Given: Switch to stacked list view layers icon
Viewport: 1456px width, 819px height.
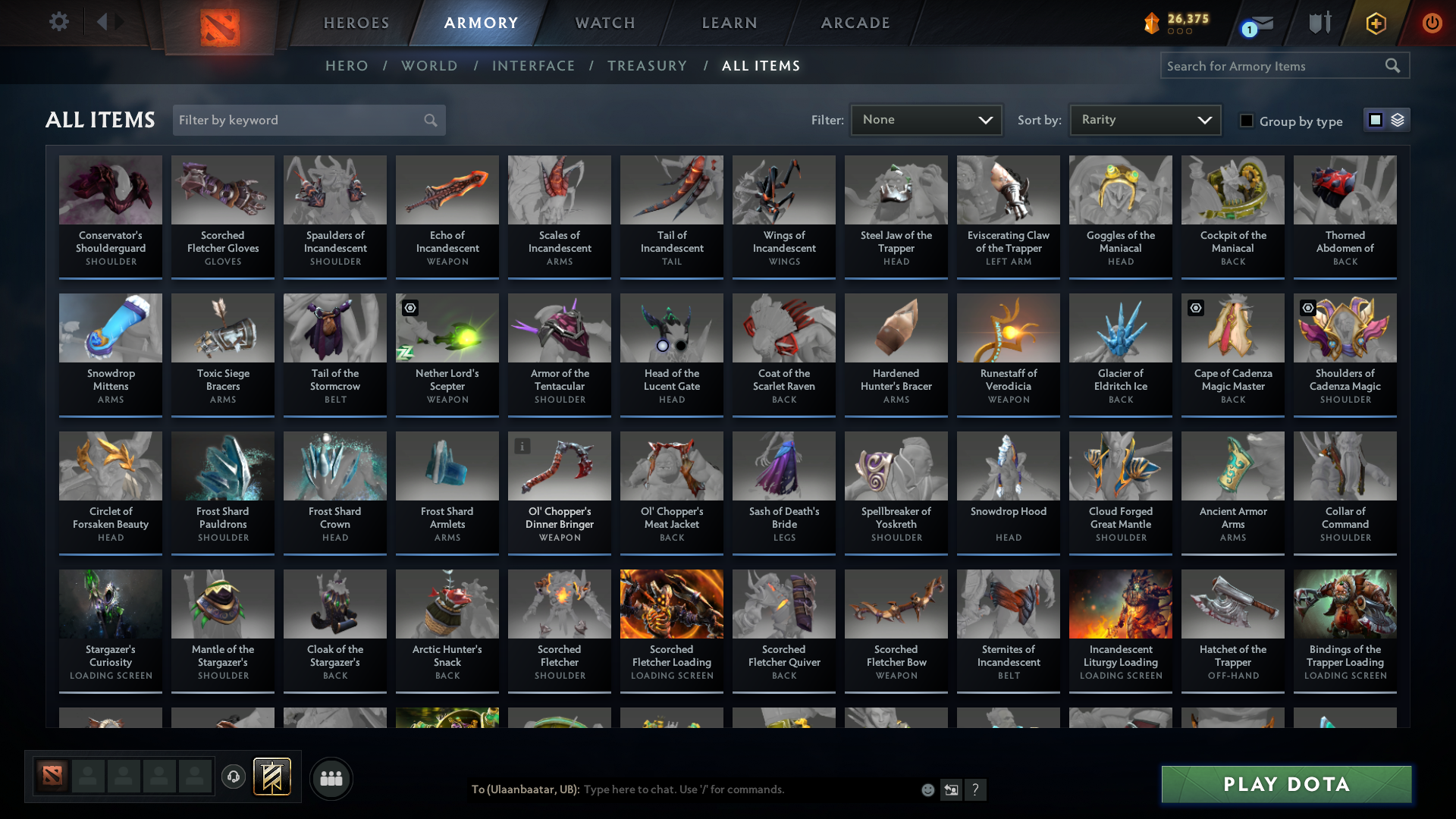Looking at the screenshot, I should (x=1398, y=120).
